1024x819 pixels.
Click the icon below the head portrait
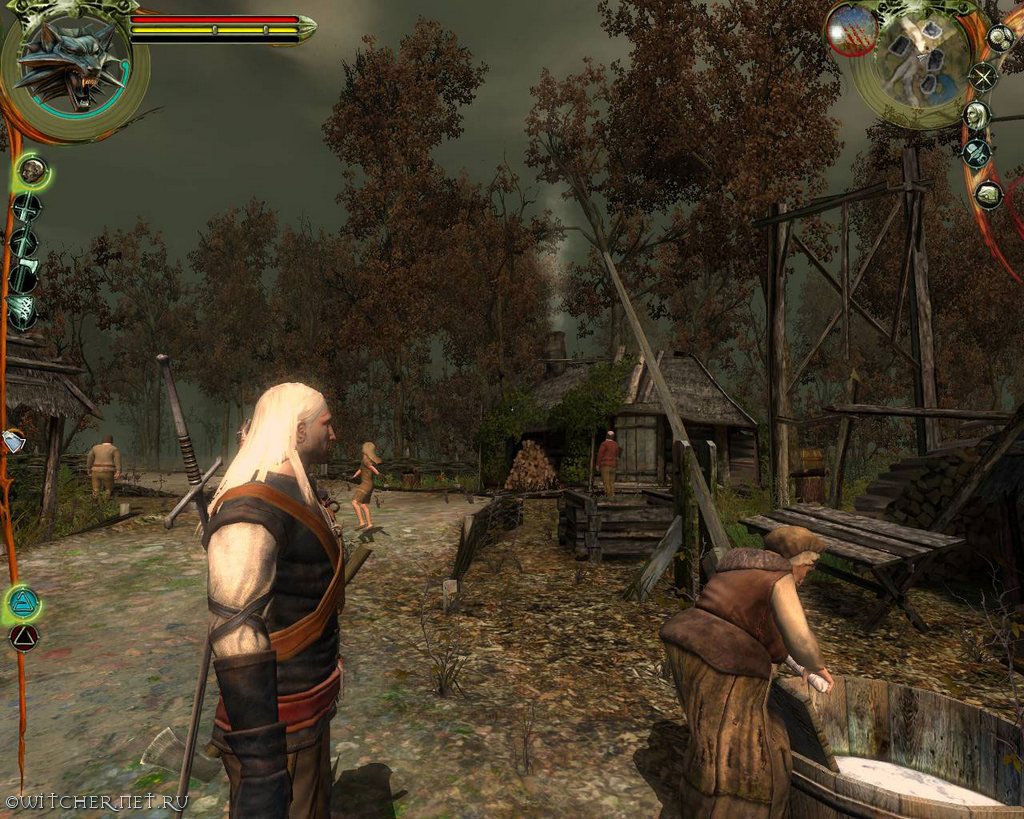tap(976, 153)
